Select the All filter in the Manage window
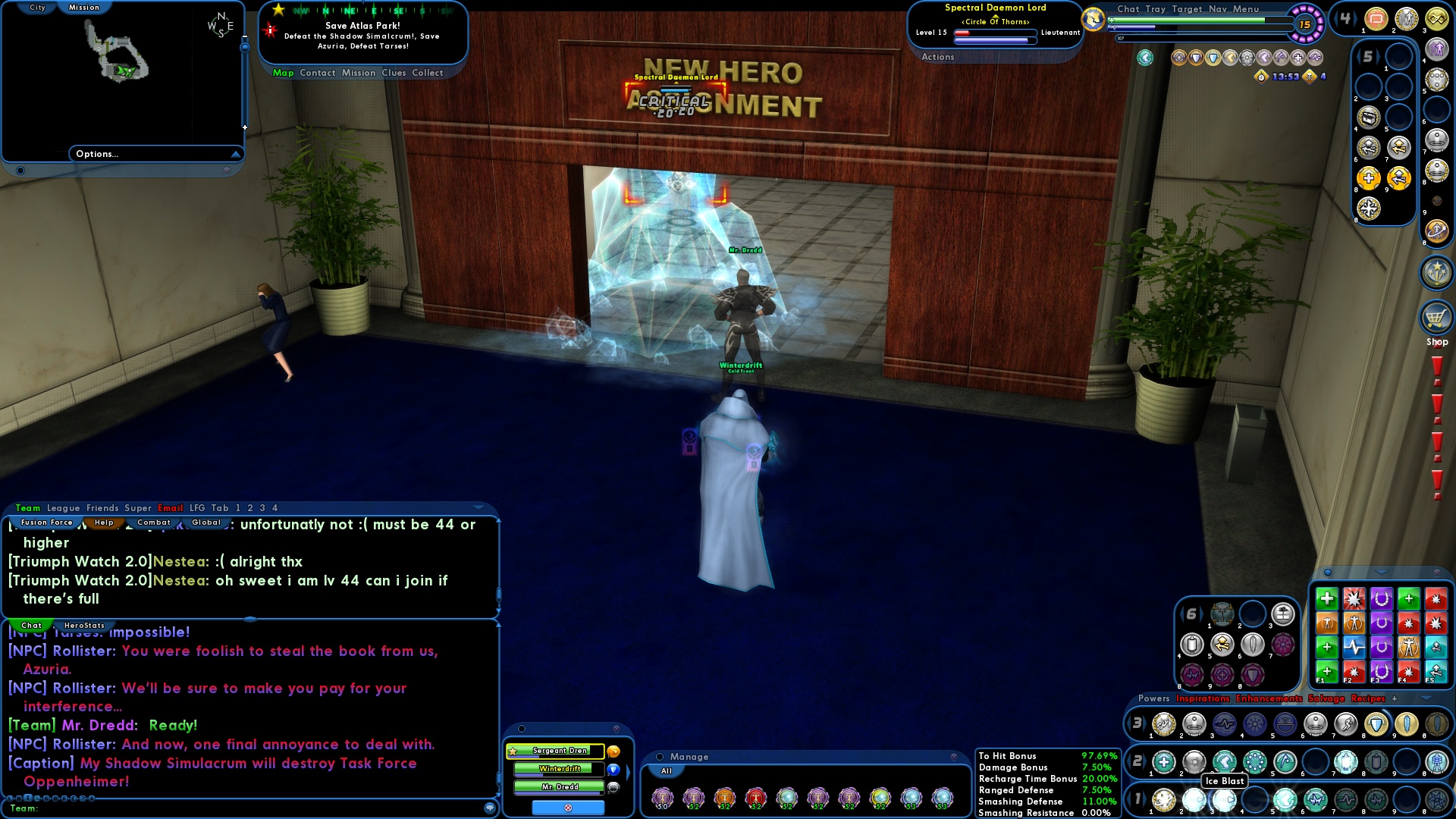Screen dimensions: 1456x819 667,770
